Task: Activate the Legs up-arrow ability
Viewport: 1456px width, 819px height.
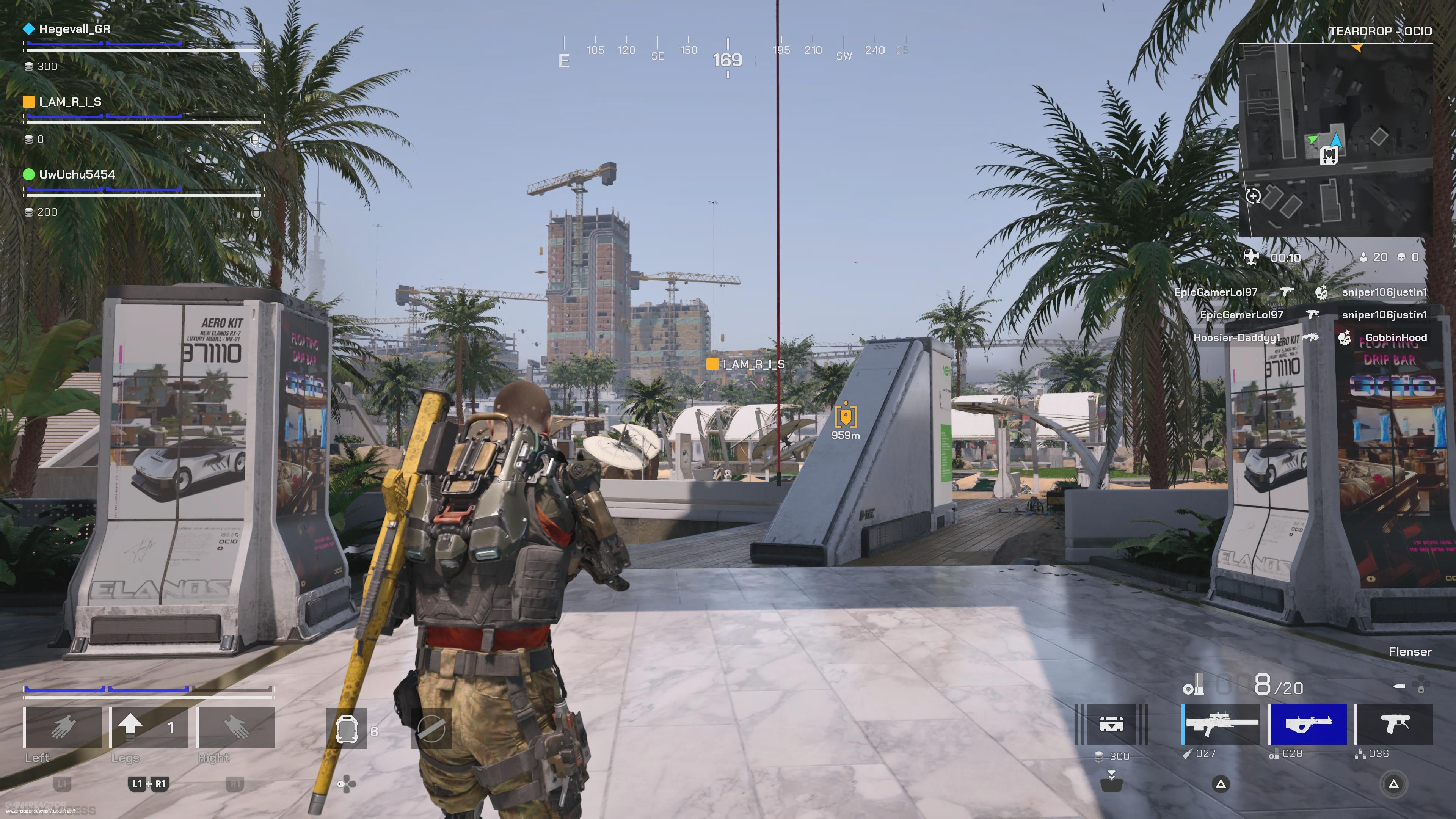Action: coord(149,727)
